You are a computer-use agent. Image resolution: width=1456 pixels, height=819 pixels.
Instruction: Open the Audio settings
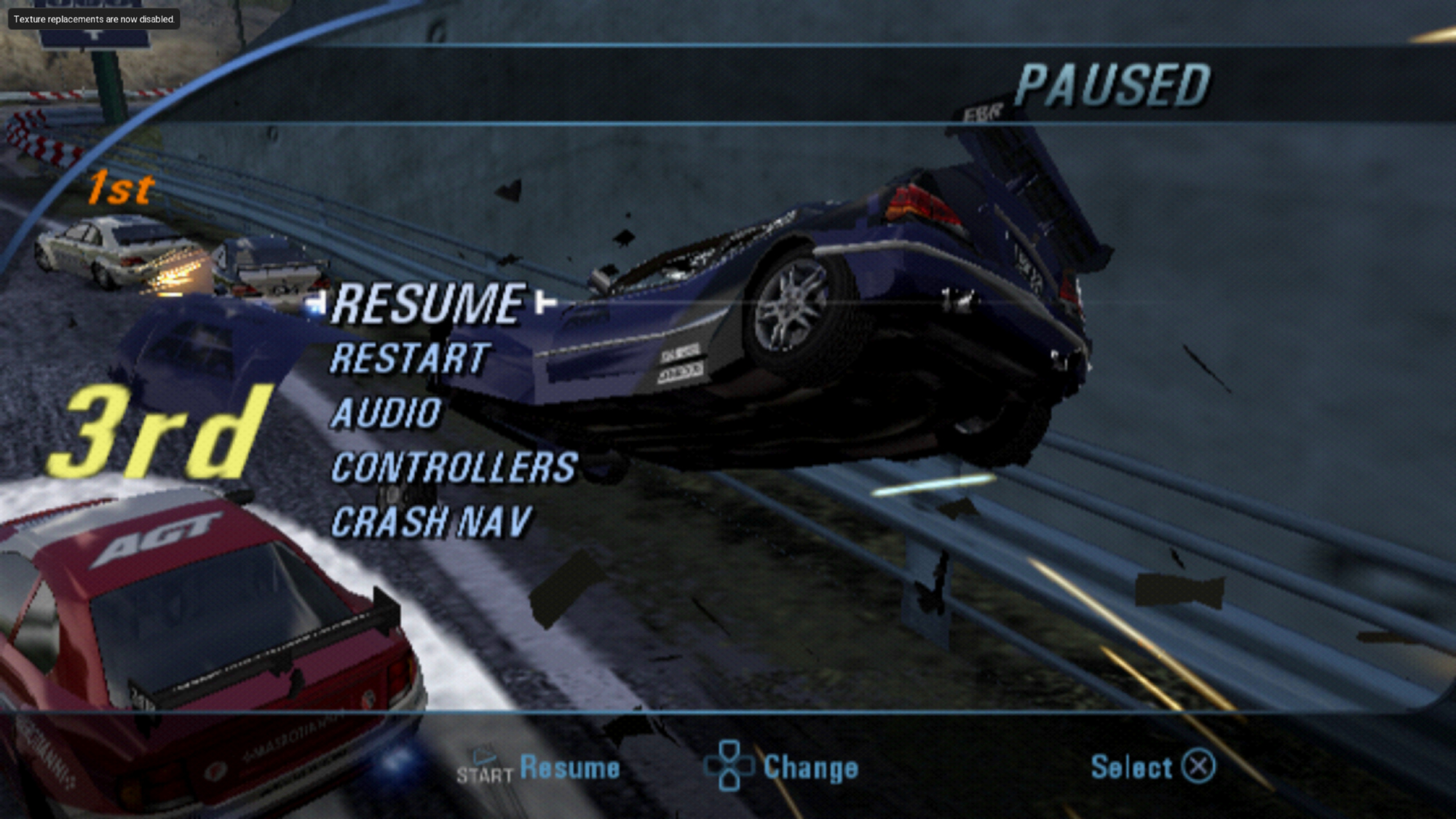click(386, 414)
